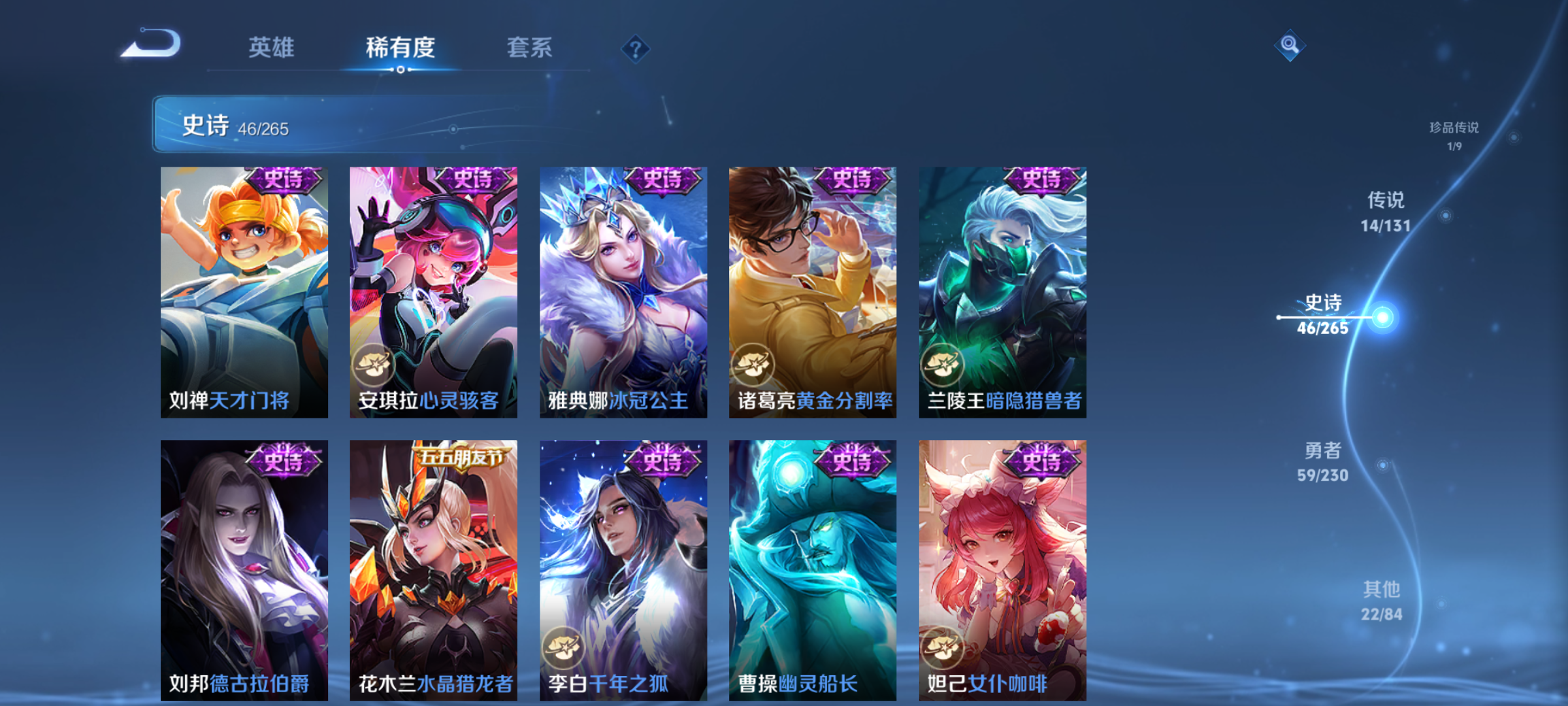Go back with the return arrow
The image size is (1568, 706).
pyautogui.click(x=152, y=44)
